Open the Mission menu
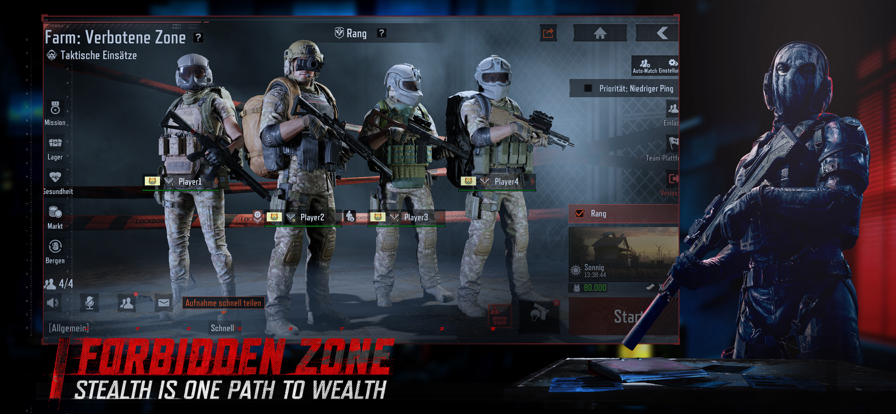This screenshot has width=896, height=414. [55, 111]
